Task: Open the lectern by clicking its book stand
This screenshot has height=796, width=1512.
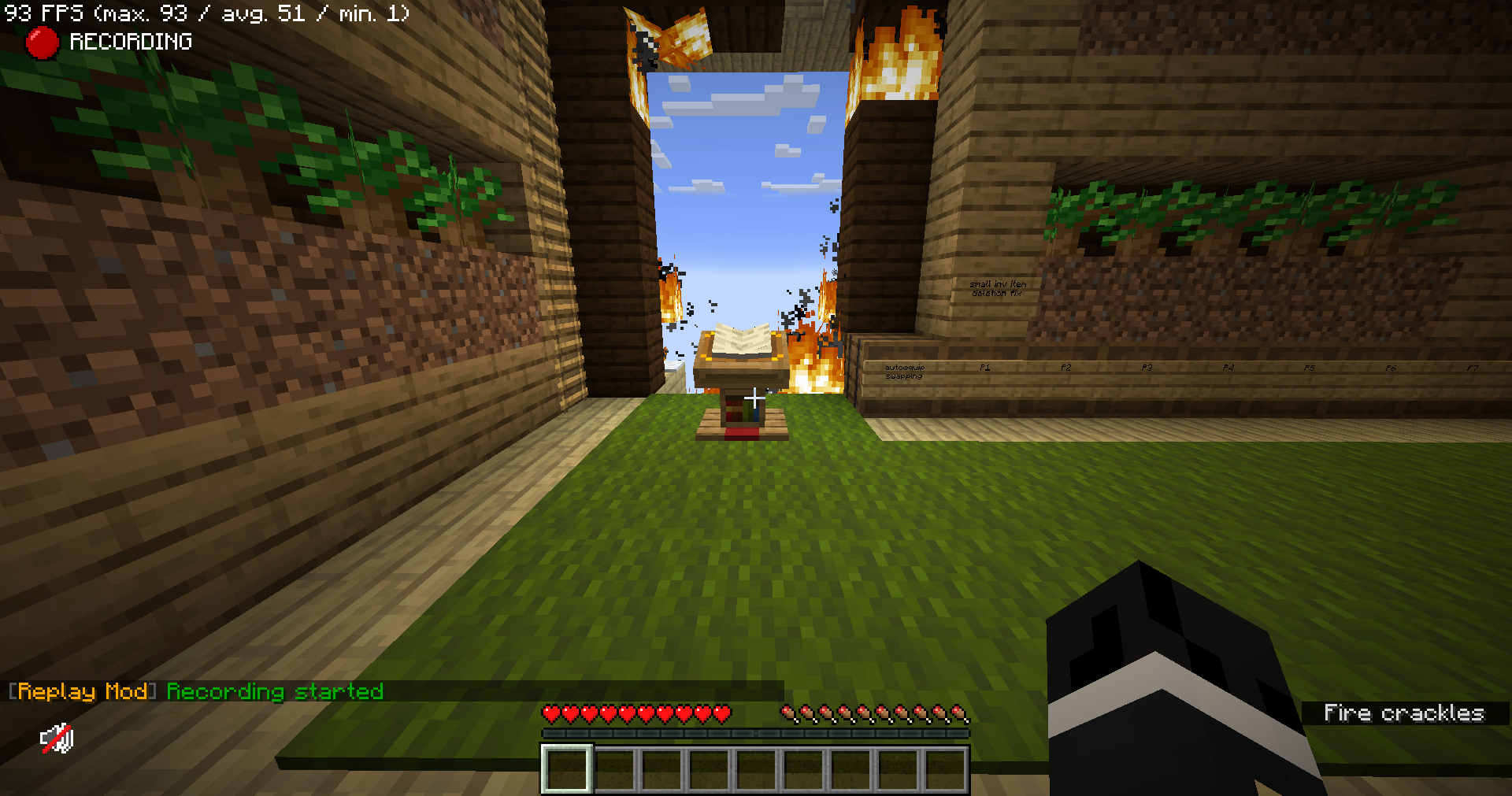Action: coord(742,378)
